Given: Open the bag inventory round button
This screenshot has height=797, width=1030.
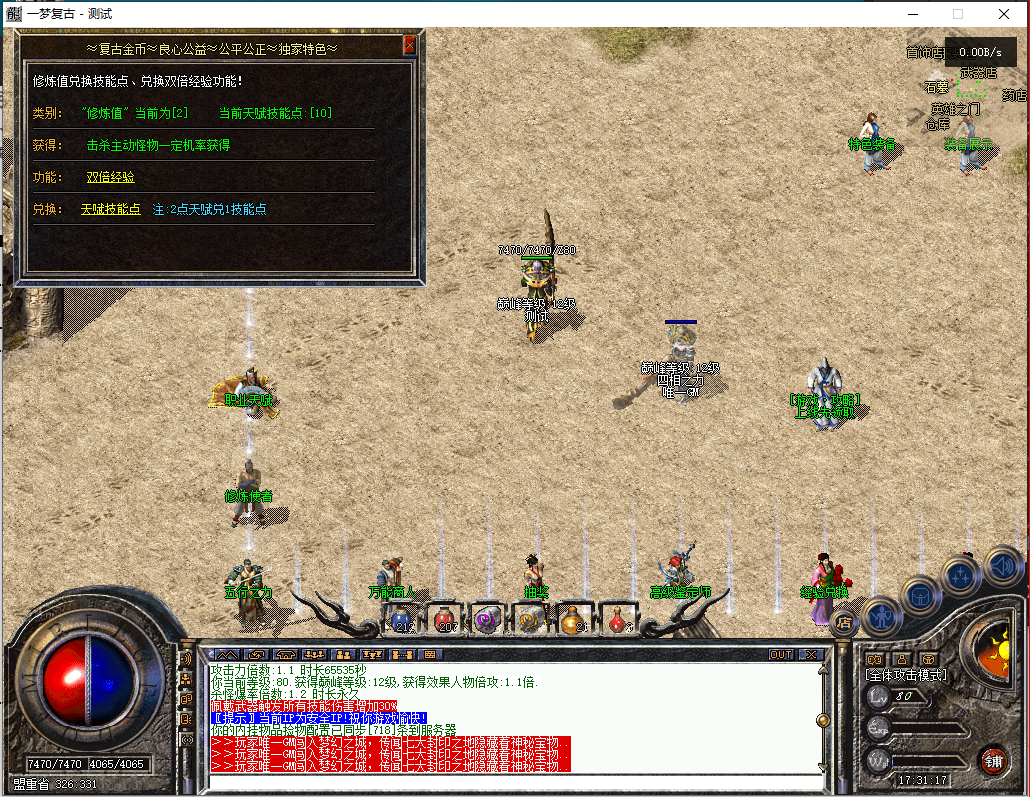Looking at the screenshot, I should point(919,596).
